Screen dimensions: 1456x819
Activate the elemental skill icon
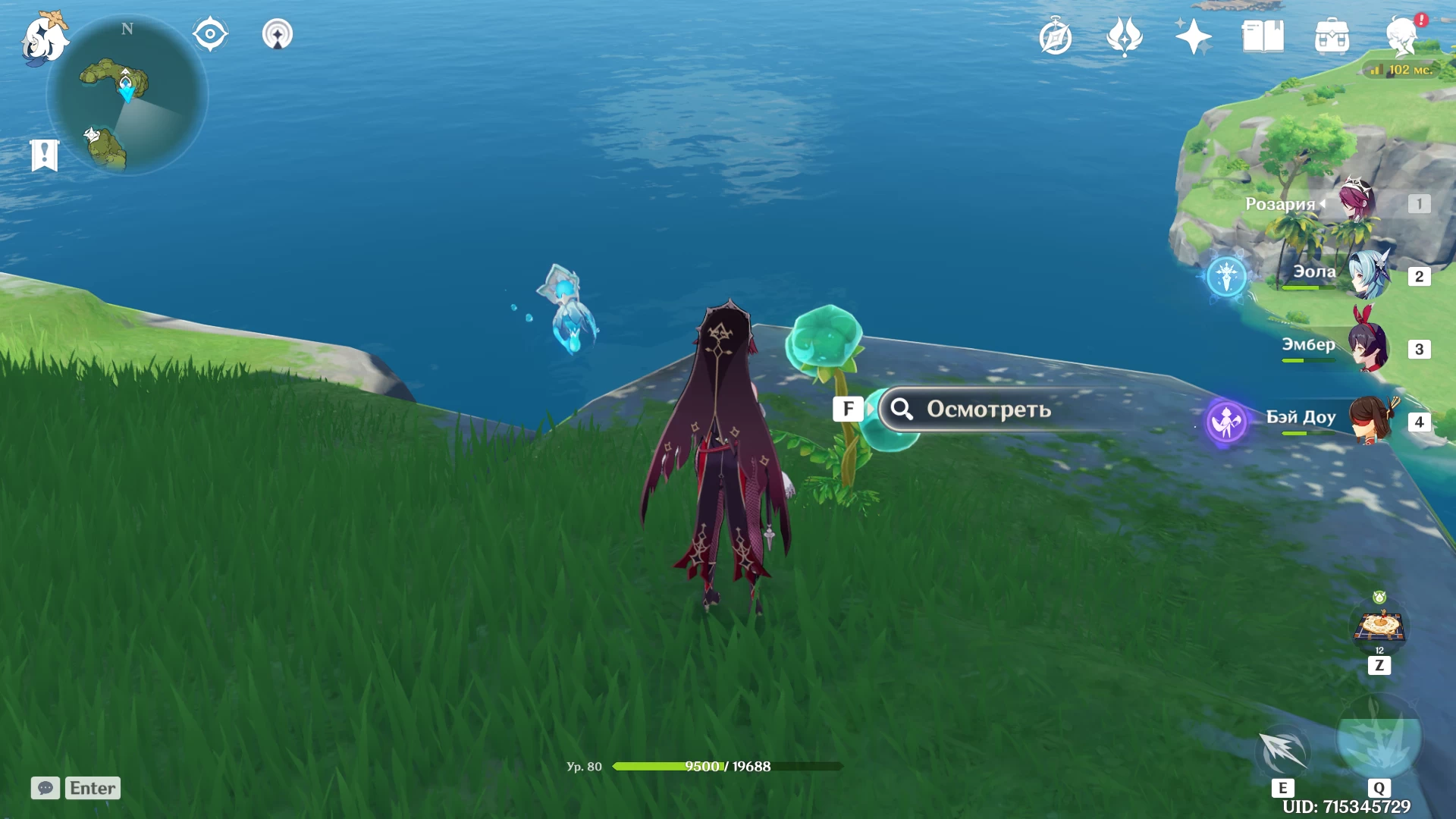[x=1283, y=751]
